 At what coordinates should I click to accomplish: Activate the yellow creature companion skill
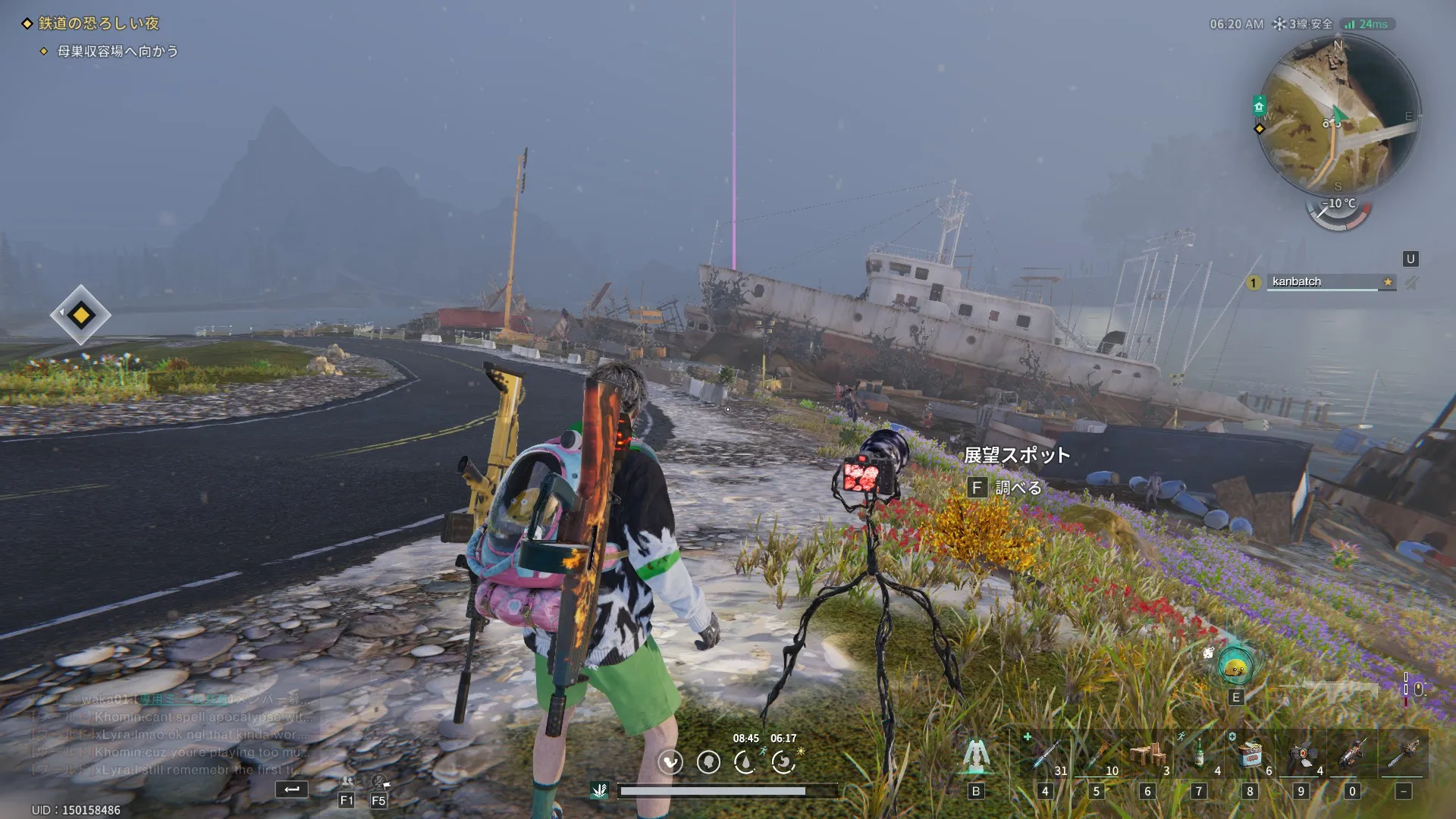1235,667
